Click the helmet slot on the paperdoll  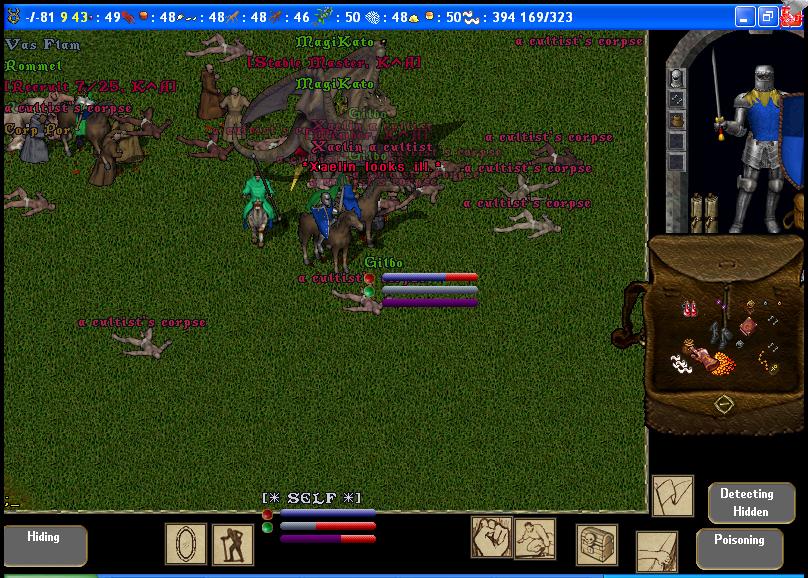[x=677, y=78]
